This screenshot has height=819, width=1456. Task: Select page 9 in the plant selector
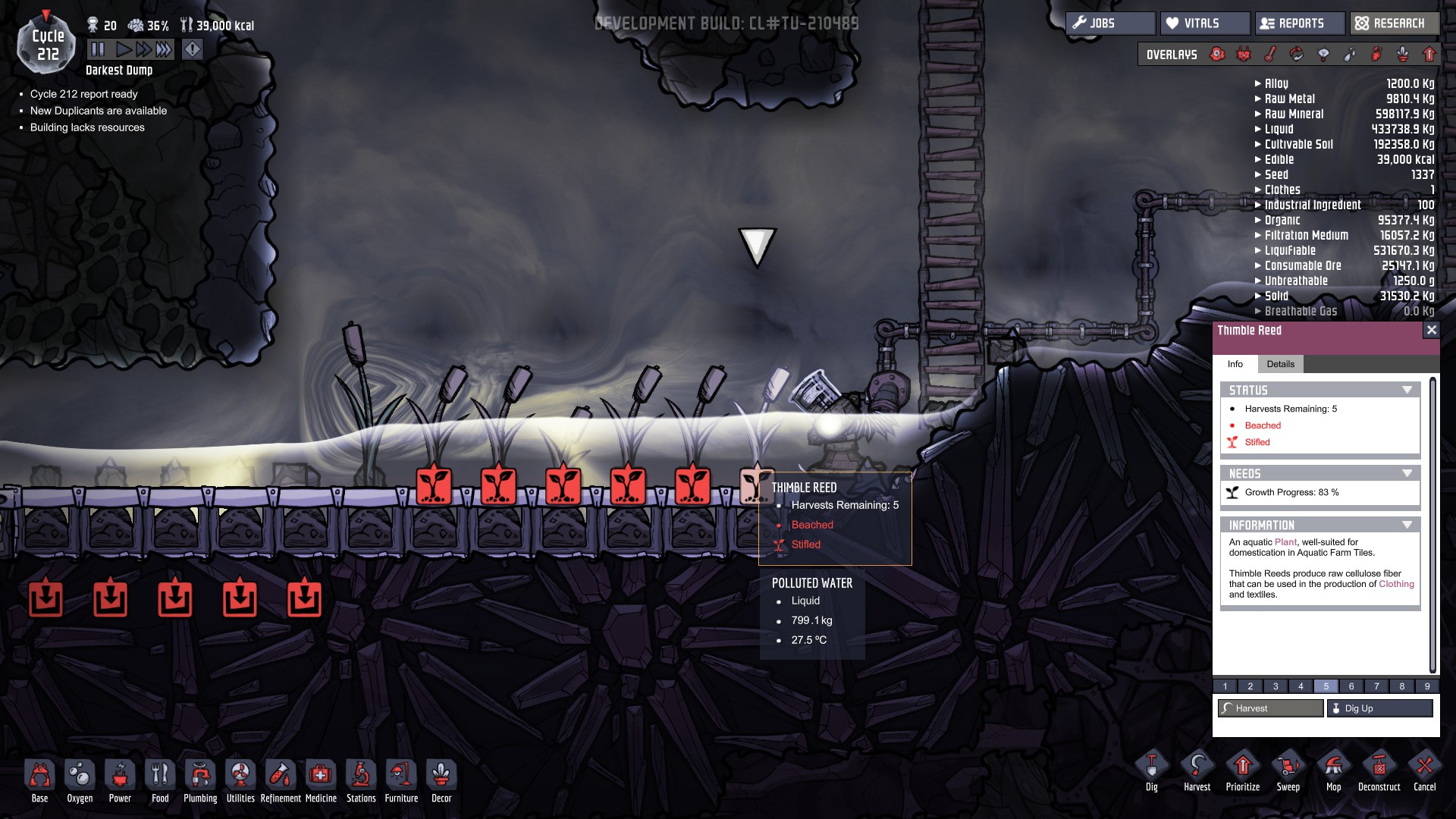[x=1427, y=686]
